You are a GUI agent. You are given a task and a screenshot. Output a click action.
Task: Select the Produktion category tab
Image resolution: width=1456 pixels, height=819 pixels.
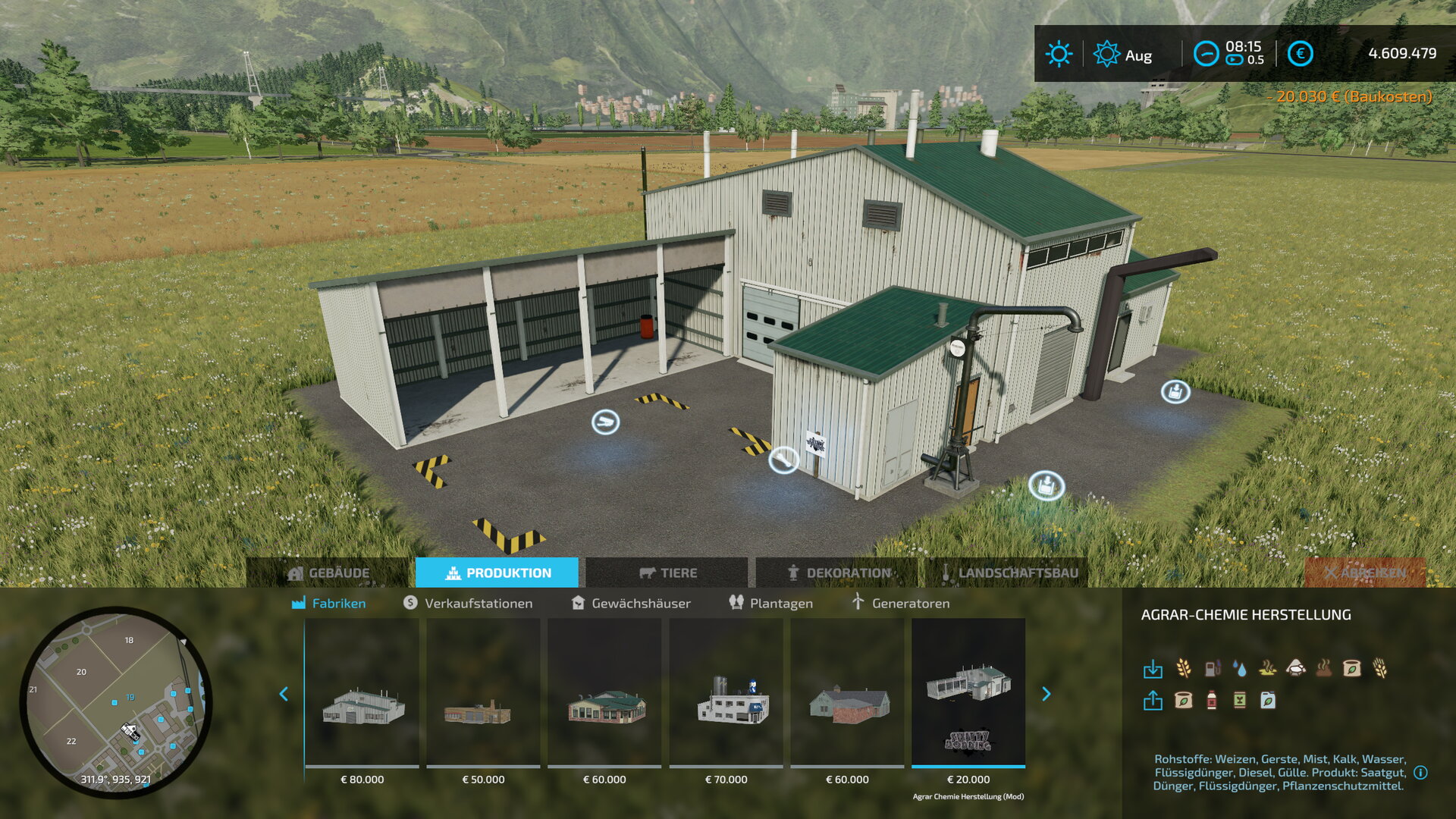[x=497, y=573]
